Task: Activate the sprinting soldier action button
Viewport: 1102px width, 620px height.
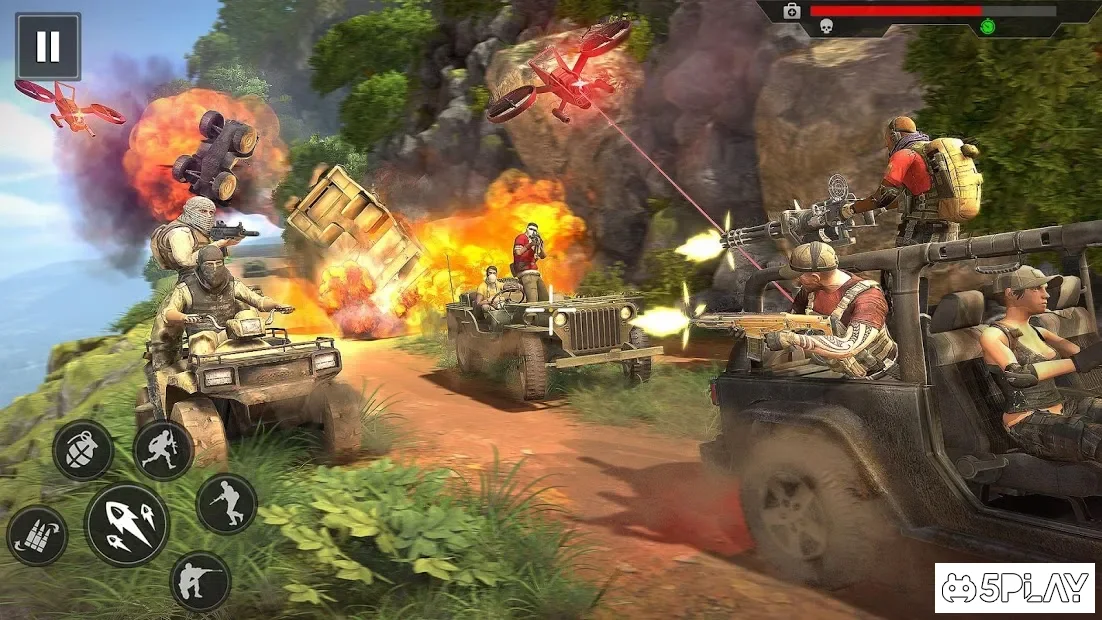Action: [163, 450]
